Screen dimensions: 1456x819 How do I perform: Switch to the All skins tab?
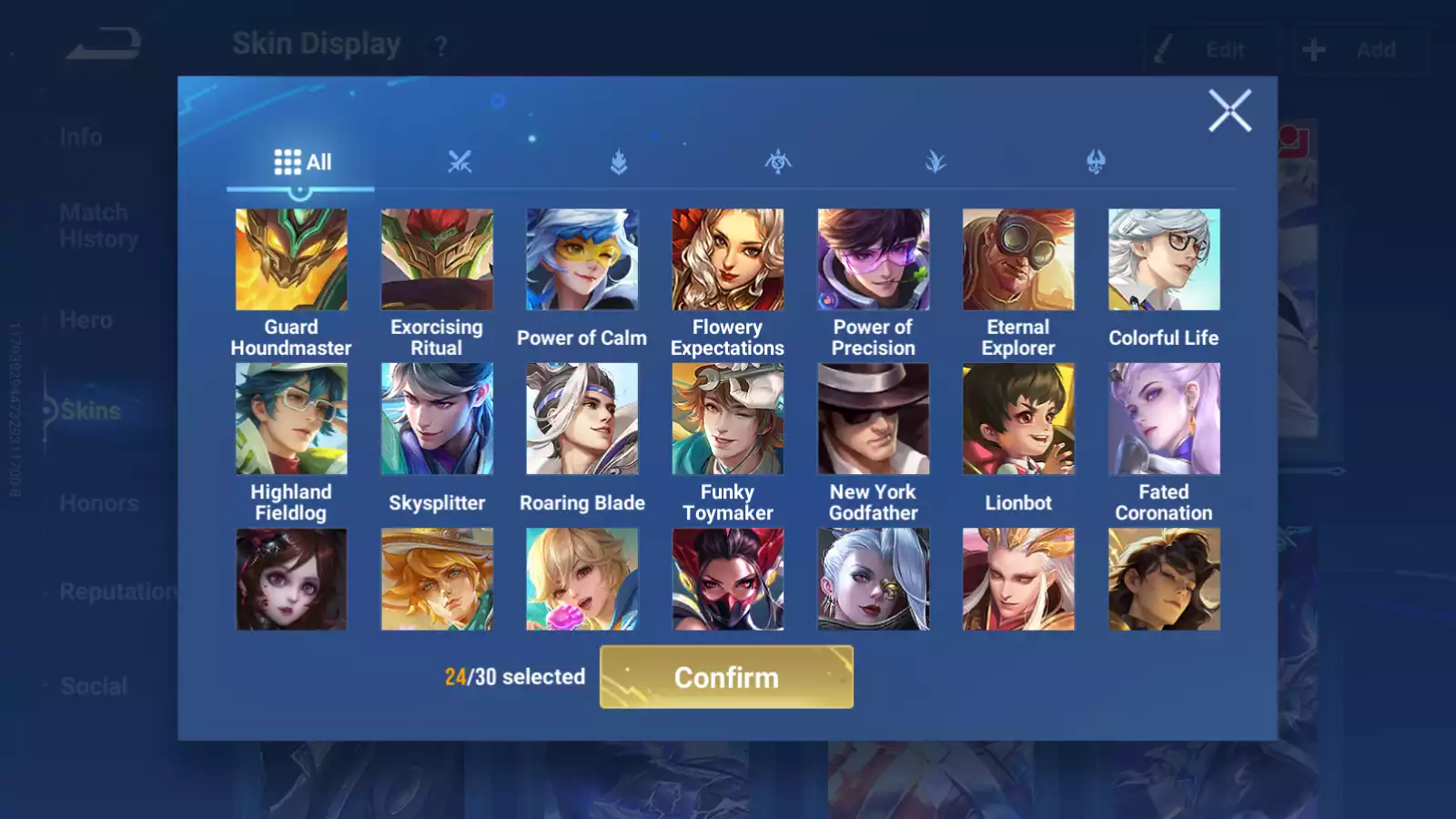point(302,162)
